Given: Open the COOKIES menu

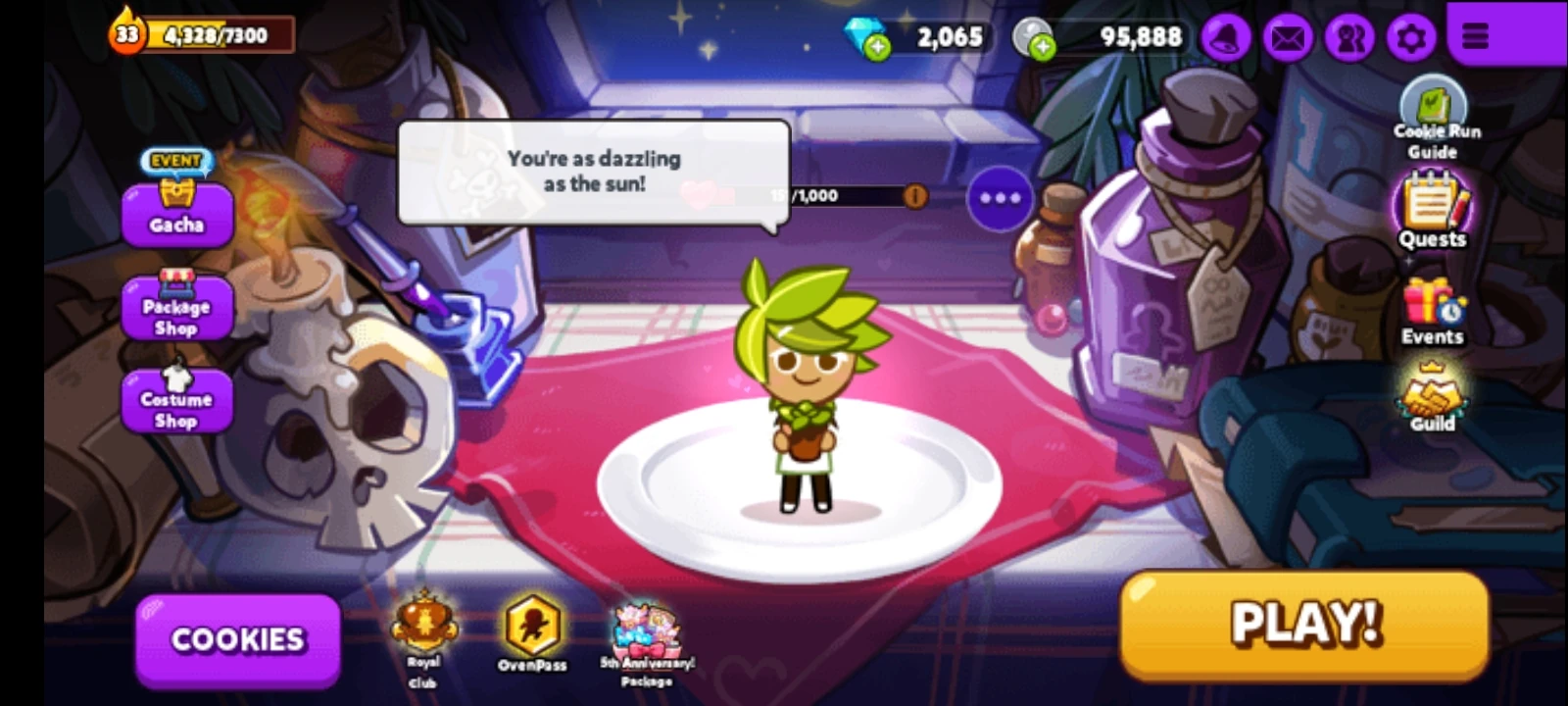Looking at the screenshot, I should coord(237,639).
